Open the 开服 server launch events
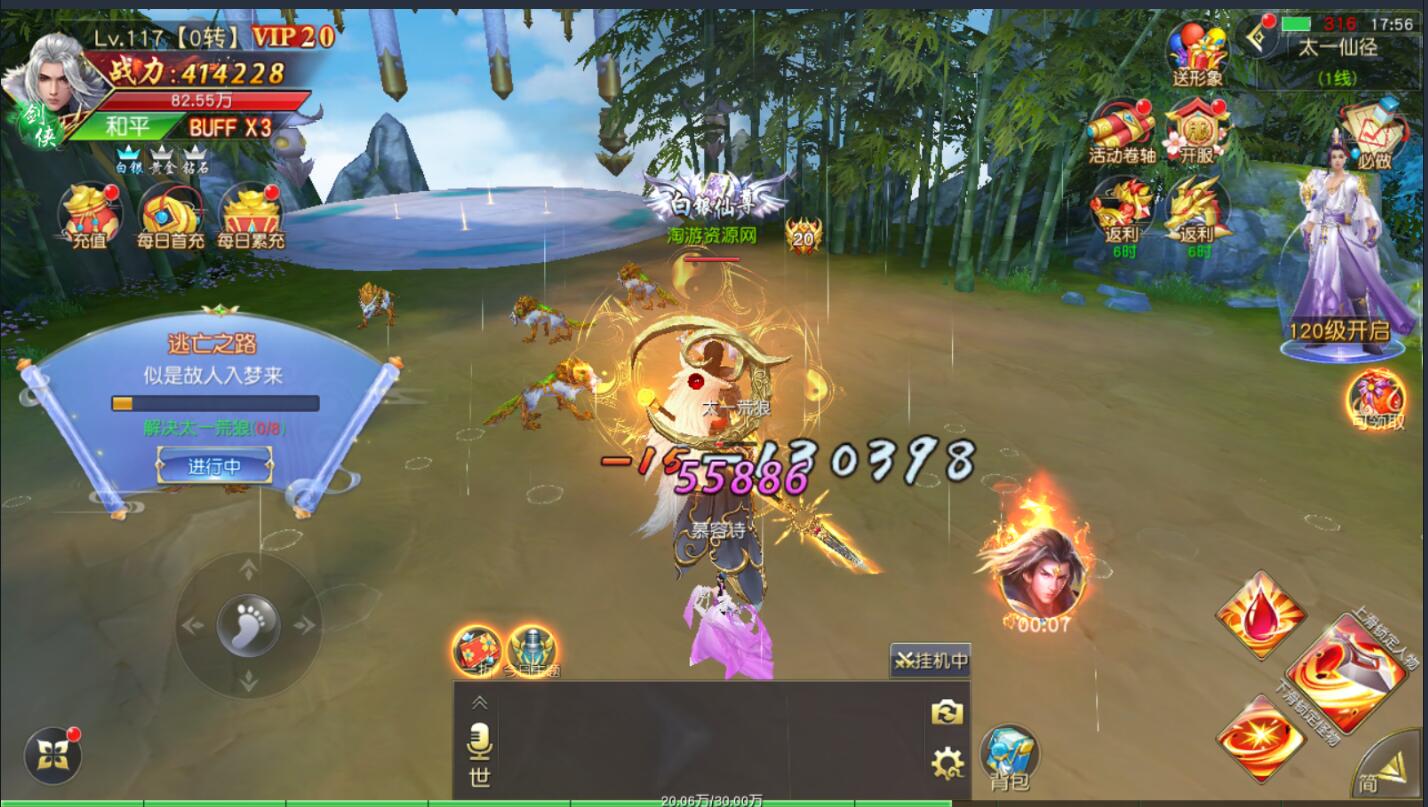The height and width of the screenshot is (807, 1428). pyautogui.click(x=1196, y=130)
